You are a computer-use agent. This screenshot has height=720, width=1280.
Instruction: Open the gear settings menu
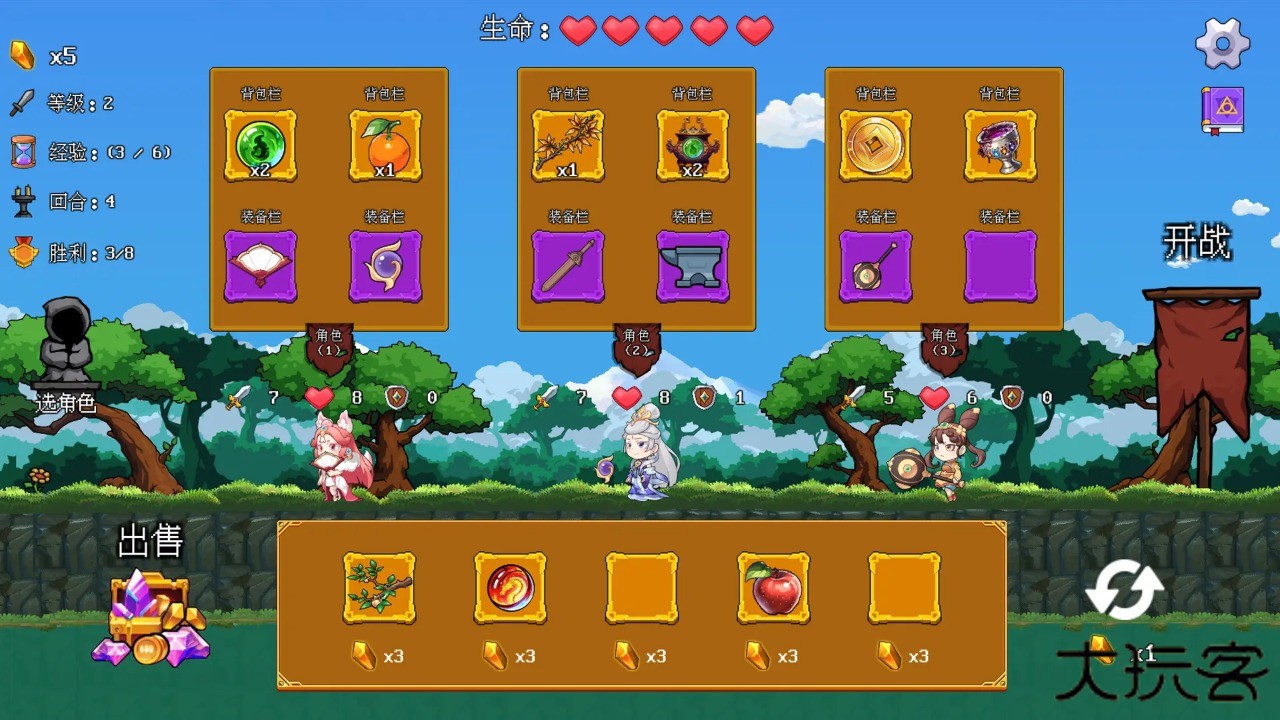[1222, 43]
